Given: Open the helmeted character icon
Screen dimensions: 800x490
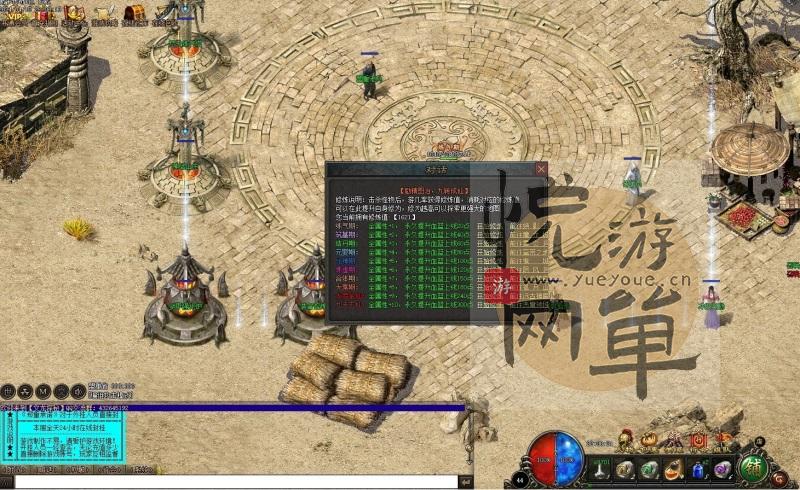Looking at the screenshot, I should [625, 439].
